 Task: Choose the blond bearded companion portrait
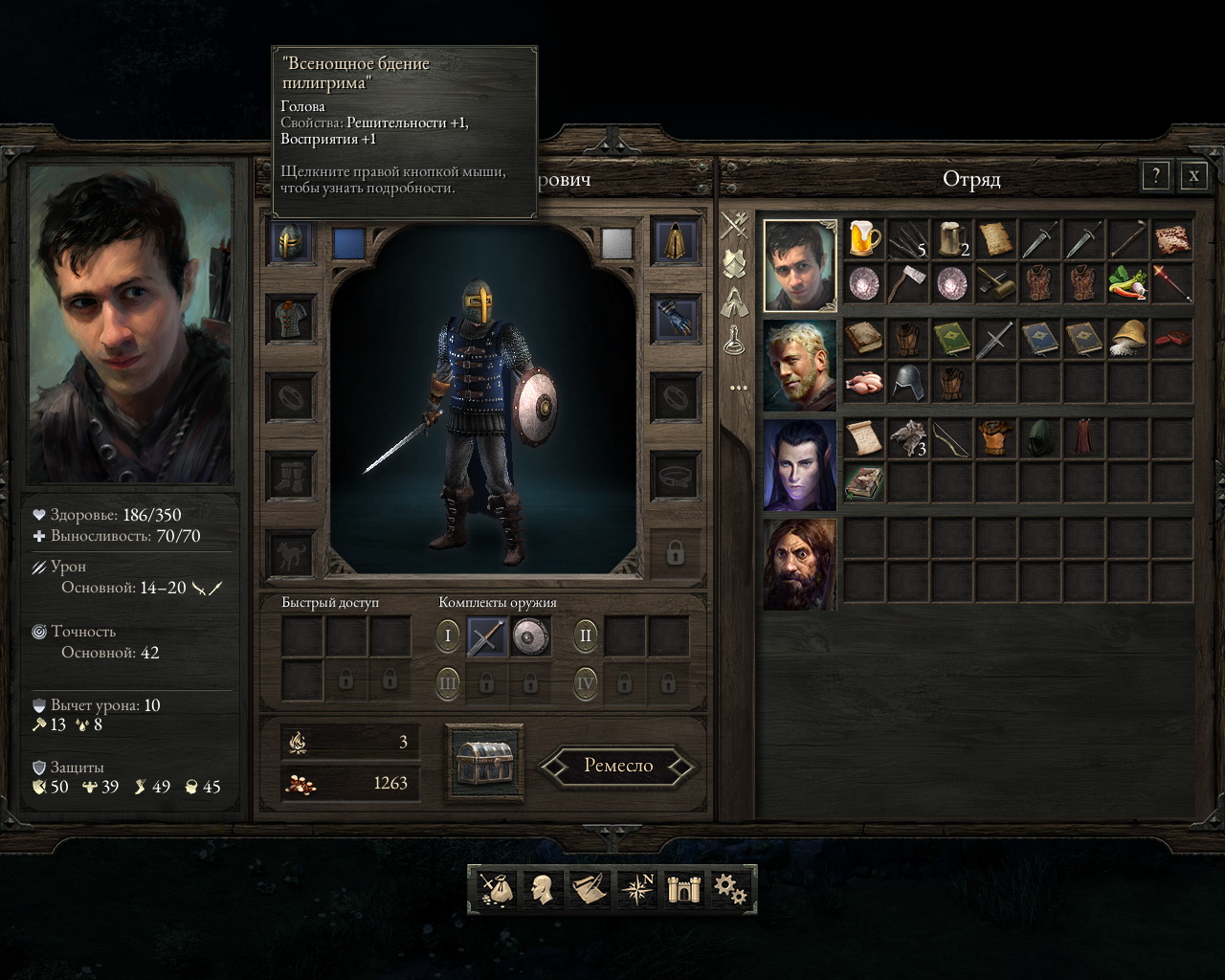[800, 366]
